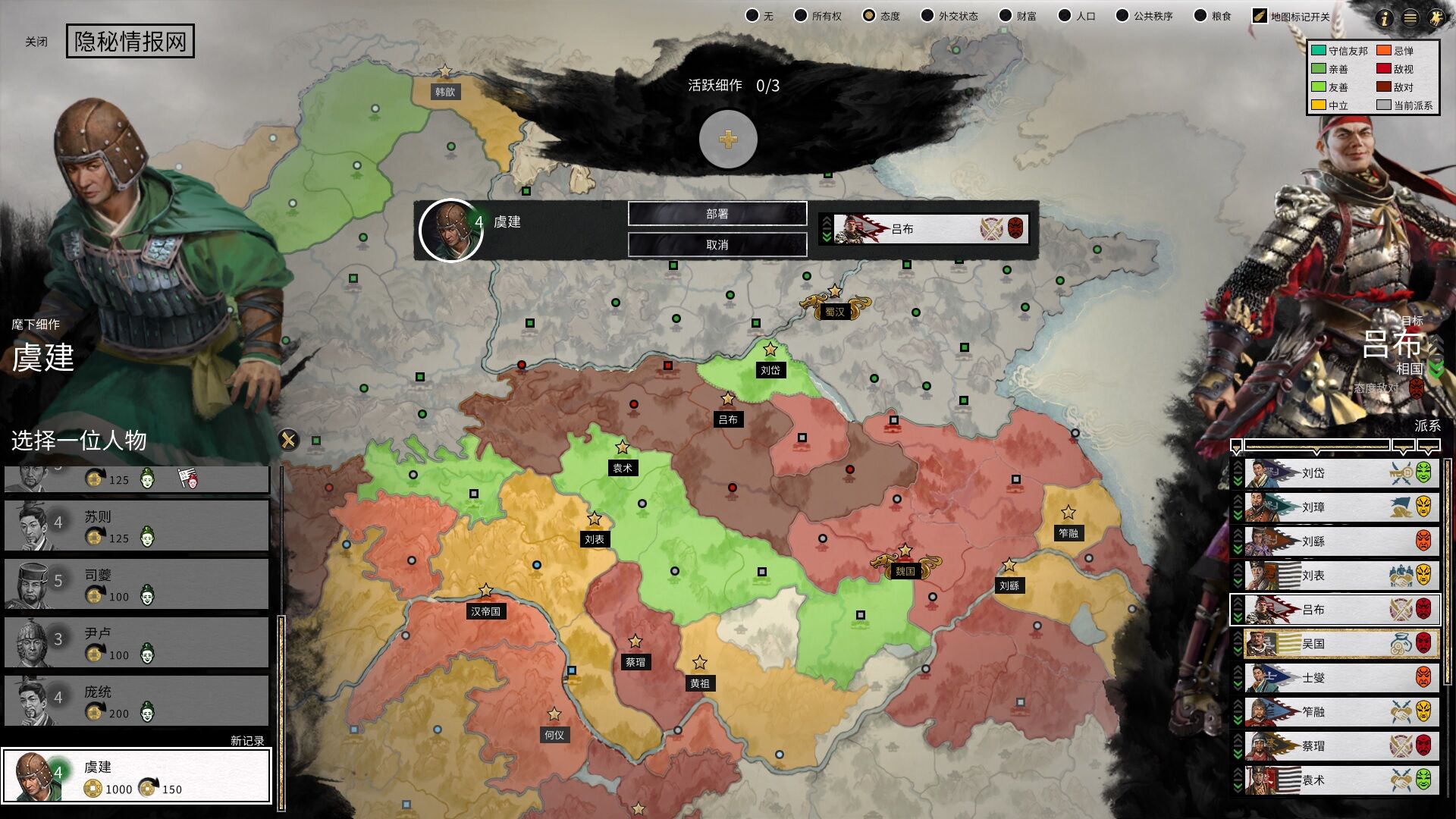
Task: Select the 公共秩序 public order filter
Action: click(1122, 16)
